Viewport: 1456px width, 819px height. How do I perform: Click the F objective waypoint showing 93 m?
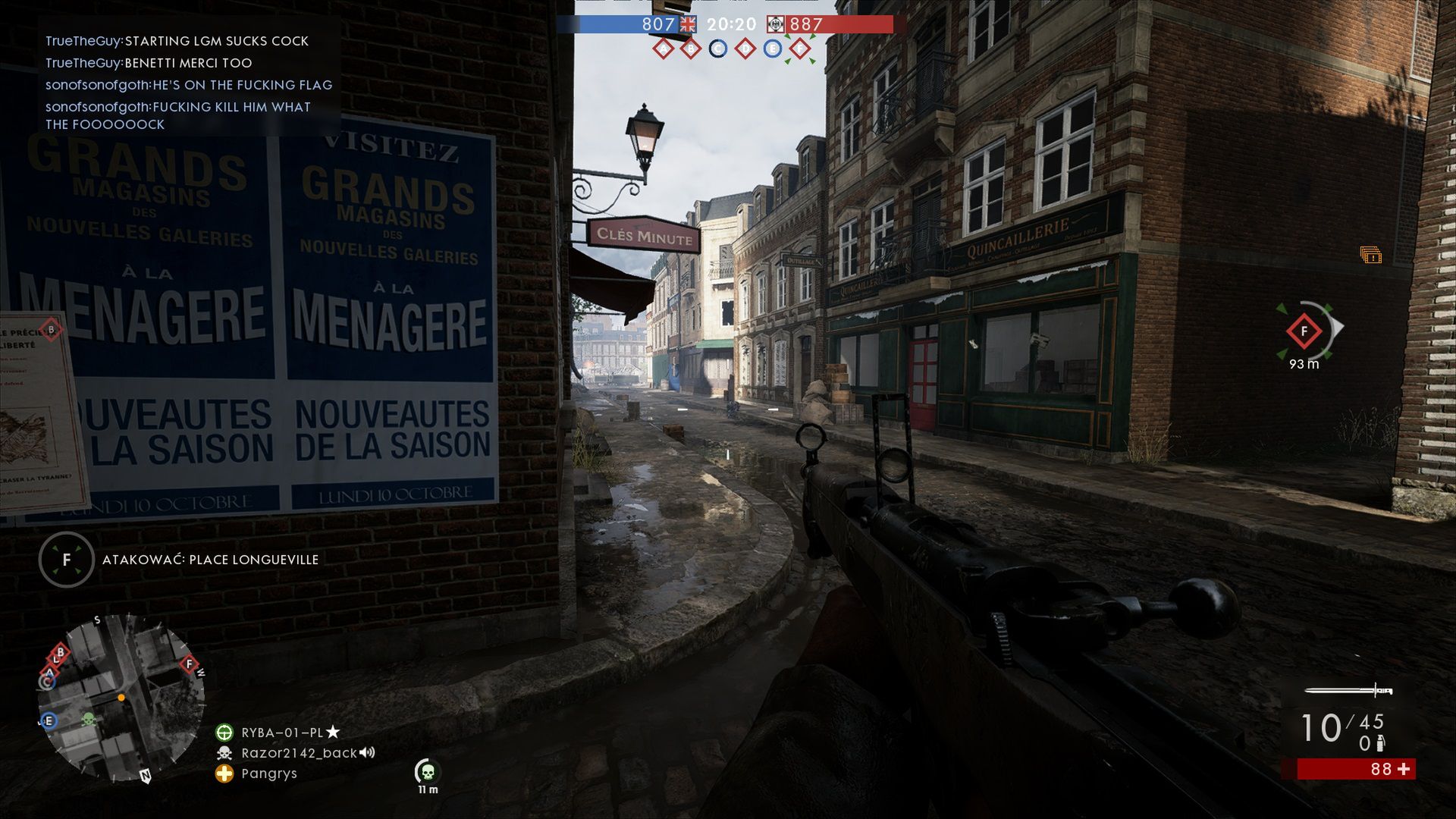[x=1304, y=331]
